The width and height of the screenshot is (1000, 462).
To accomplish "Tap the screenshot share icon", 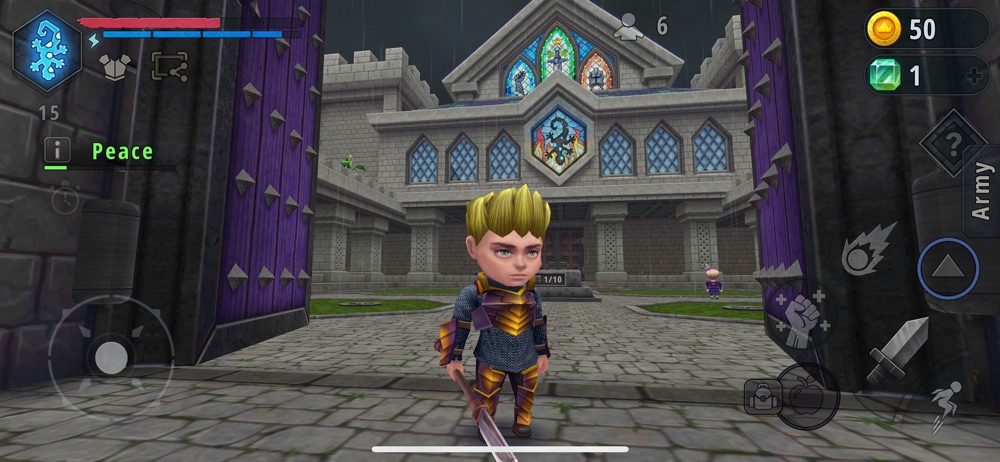I will point(169,65).
